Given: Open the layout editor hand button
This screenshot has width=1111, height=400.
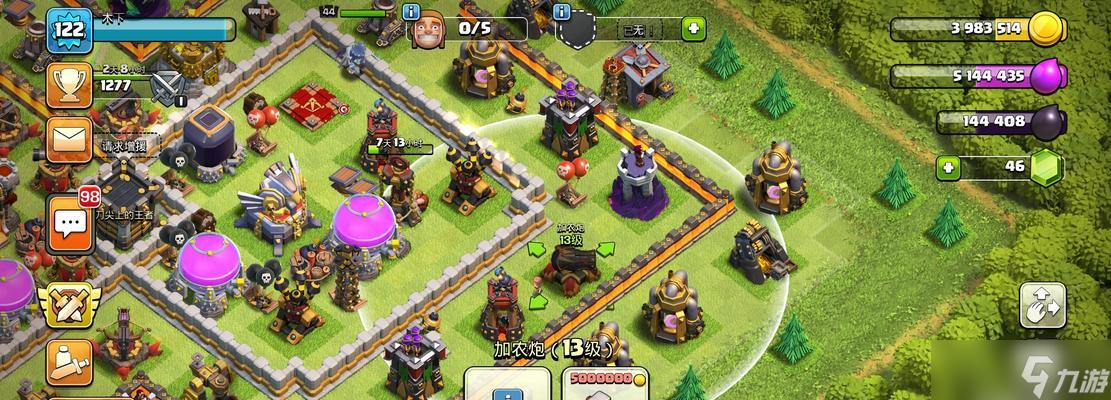Looking at the screenshot, I should click(x=1042, y=305).
